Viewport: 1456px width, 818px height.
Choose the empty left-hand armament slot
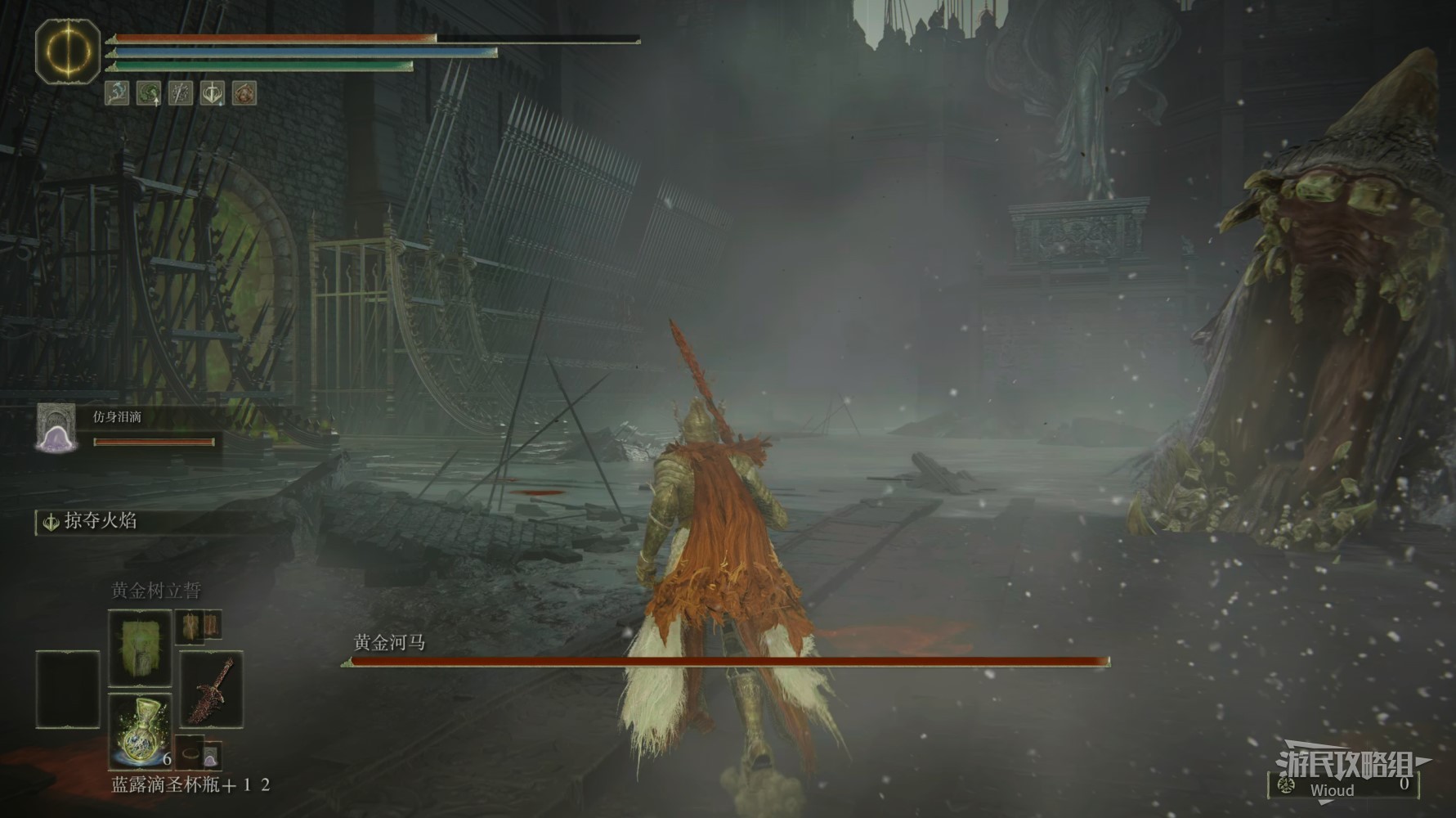pos(68,689)
